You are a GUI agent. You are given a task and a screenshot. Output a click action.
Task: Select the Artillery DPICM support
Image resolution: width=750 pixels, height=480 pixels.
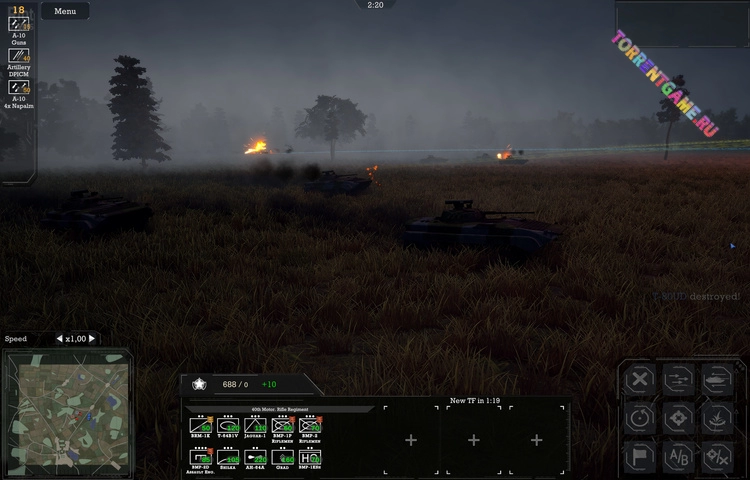(19, 55)
